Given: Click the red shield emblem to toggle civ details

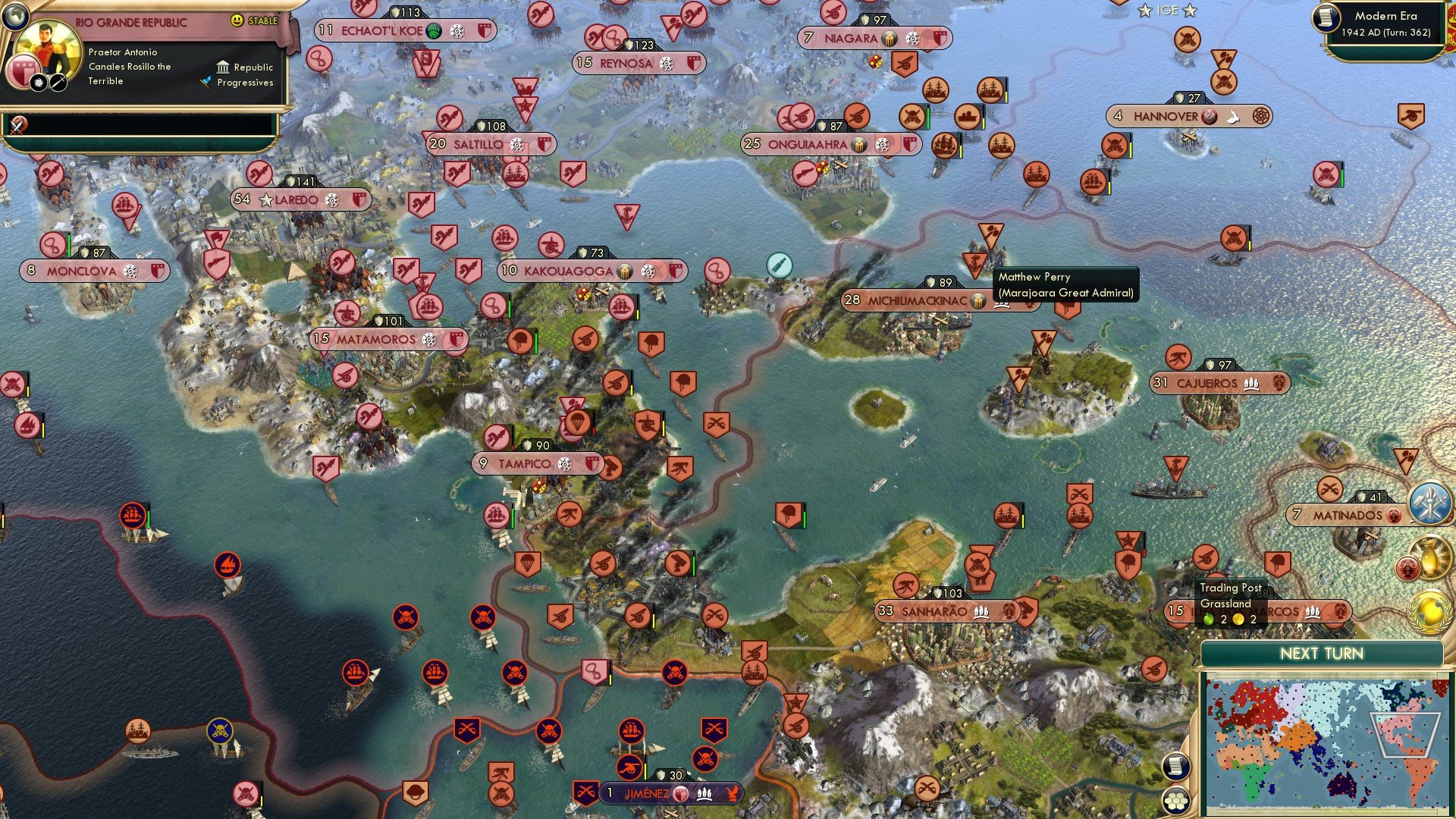Looking at the screenshot, I should (x=24, y=70).
